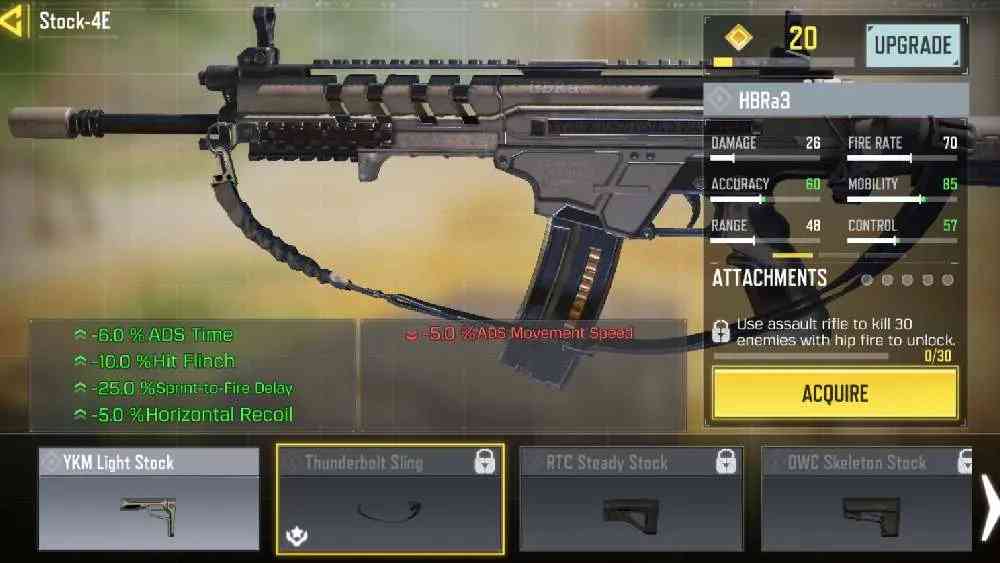Select the YKM Light Stock
This screenshot has height=563, width=1000.
coord(148,499)
